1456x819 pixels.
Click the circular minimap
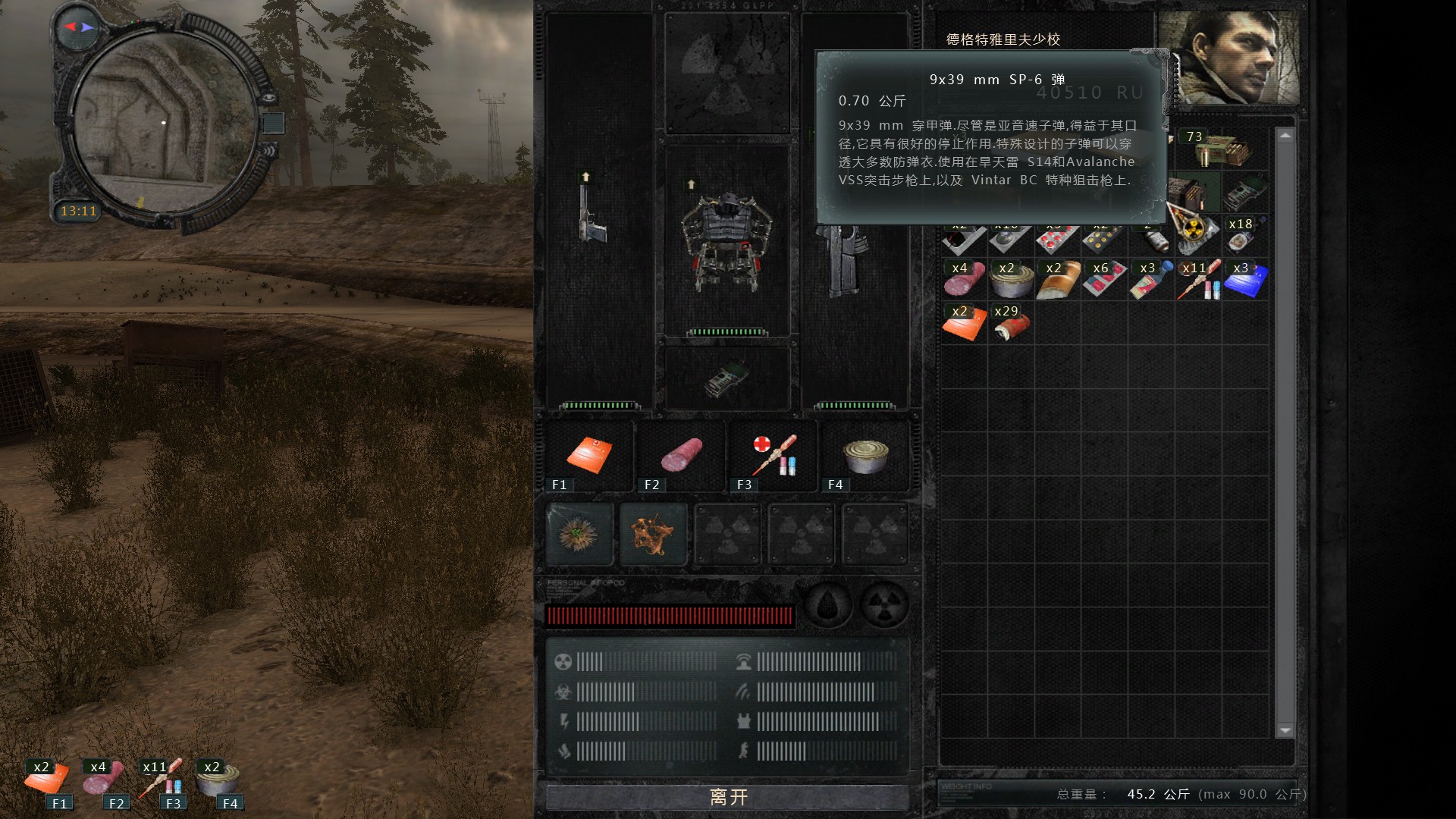click(164, 122)
